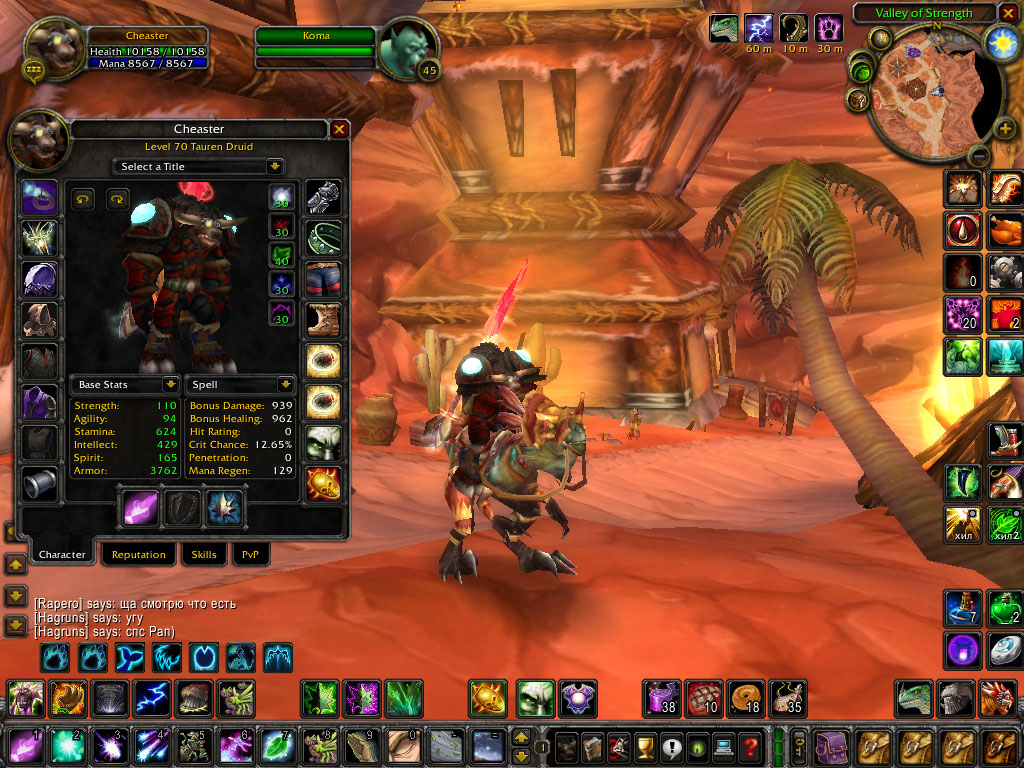1024x768 pixels.
Task: Click the sun day-night indicator
Action: pos(1001,42)
